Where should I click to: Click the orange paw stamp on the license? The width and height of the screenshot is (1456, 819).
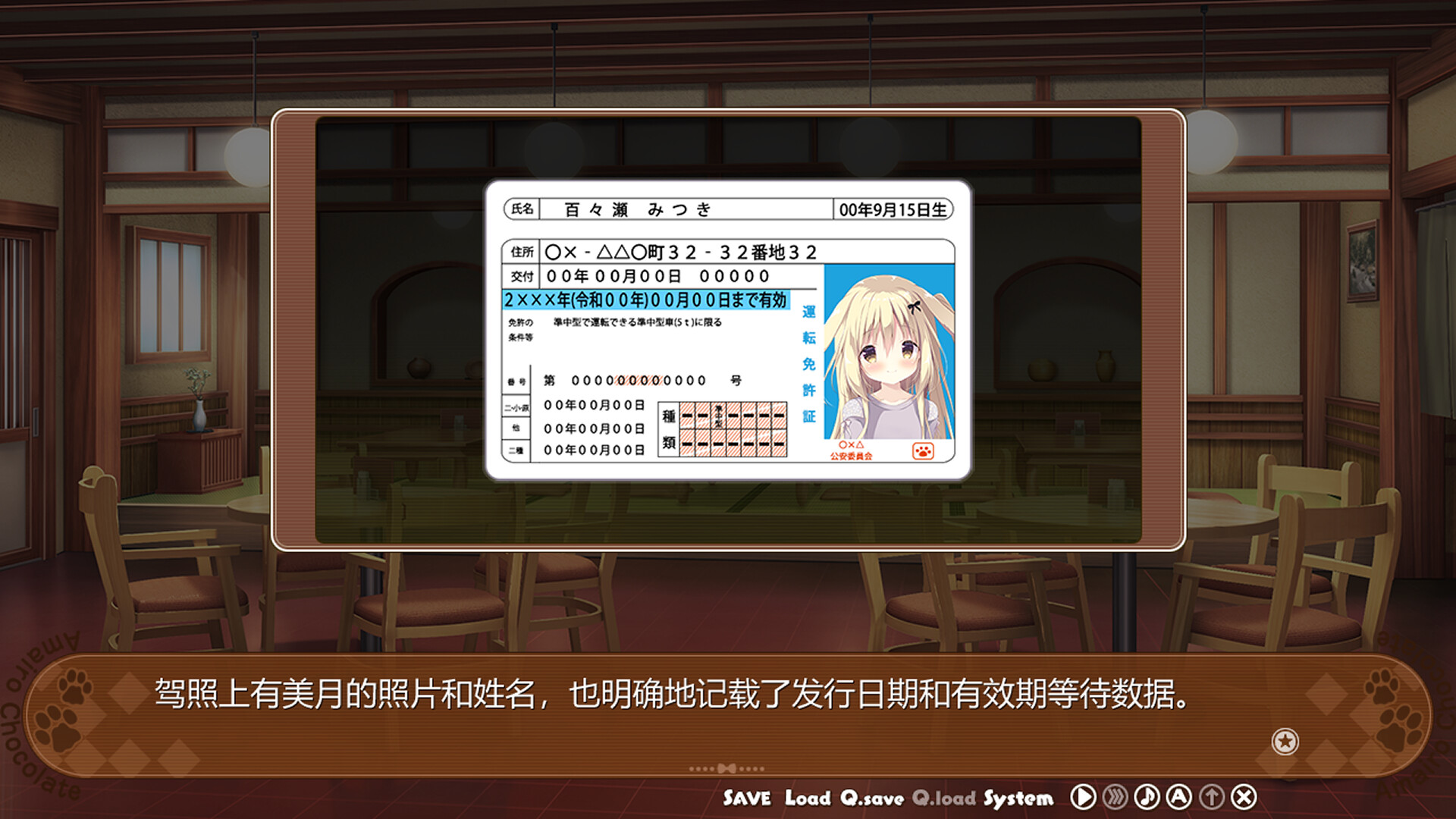[x=924, y=450]
